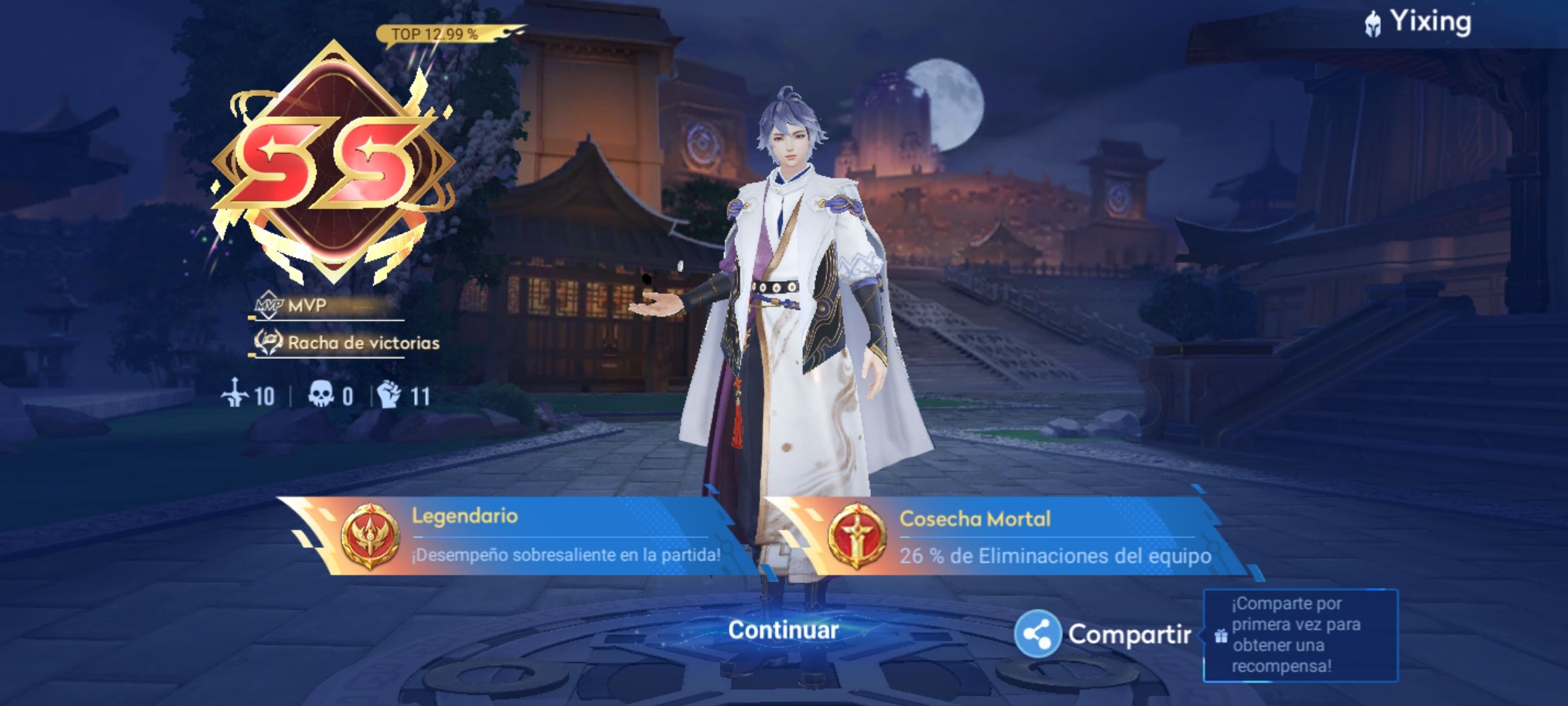
Task: Click the fist assists icon showing 11
Action: coord(387,393)
